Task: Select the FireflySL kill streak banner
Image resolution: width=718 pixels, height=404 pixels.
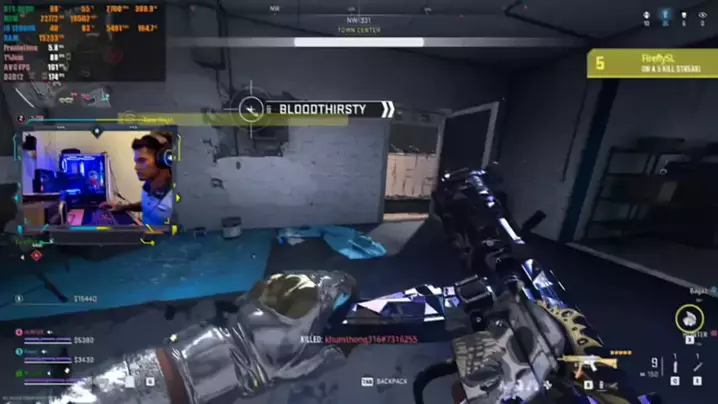Action: [652, 64]
